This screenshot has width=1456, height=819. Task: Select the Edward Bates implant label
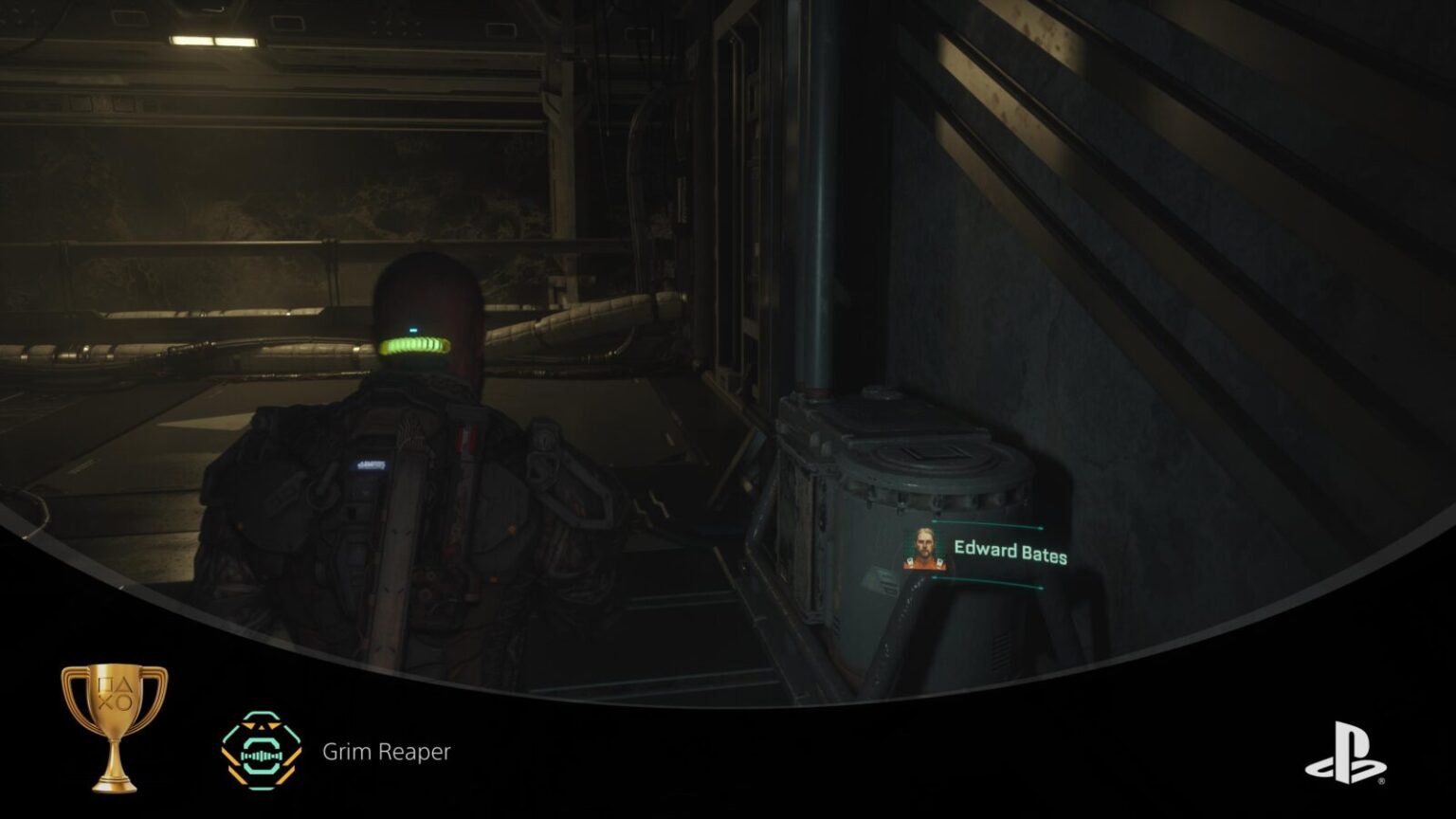pos(1010,553)
